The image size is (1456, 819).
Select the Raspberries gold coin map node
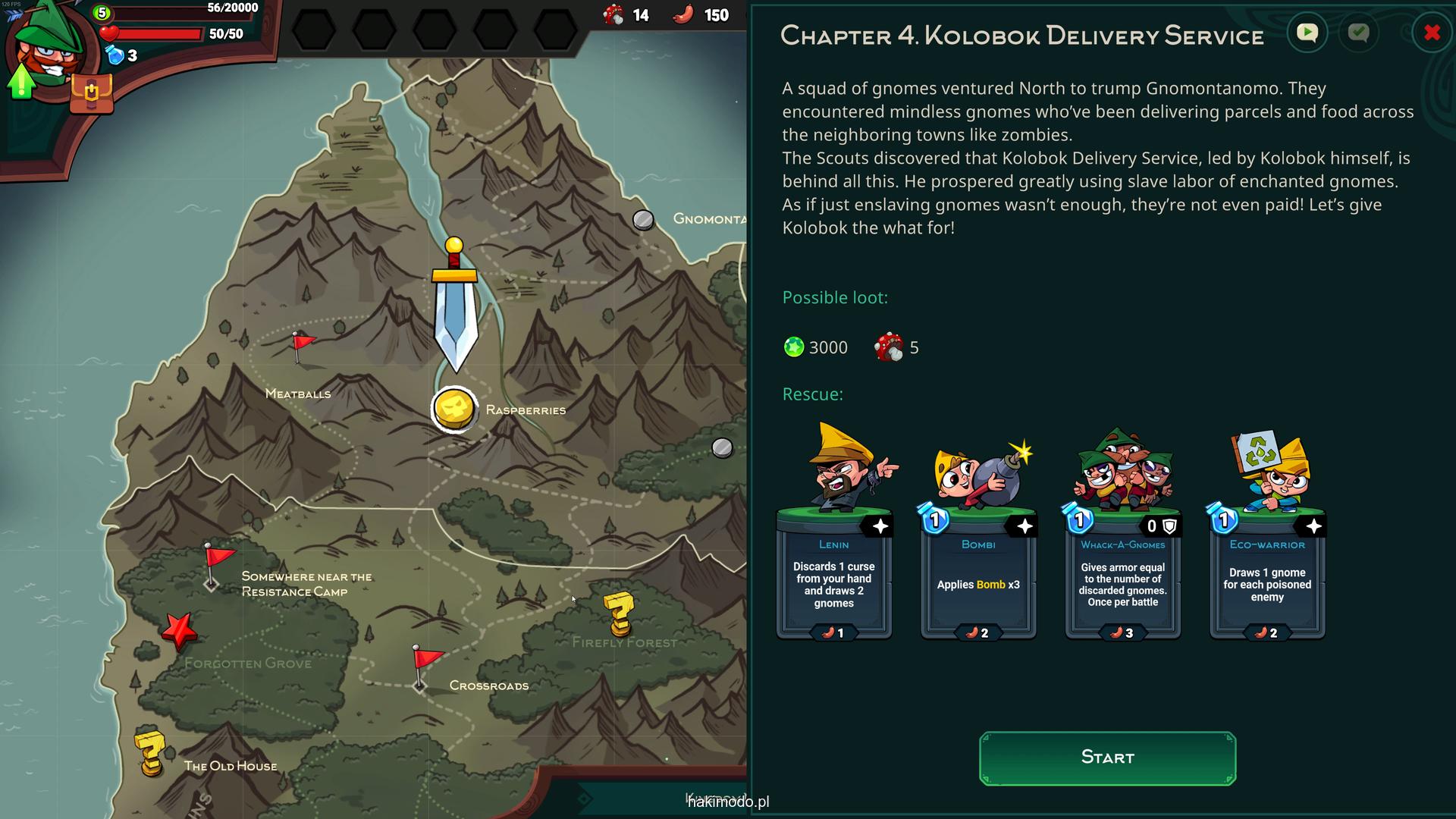[x=454, y=409]
